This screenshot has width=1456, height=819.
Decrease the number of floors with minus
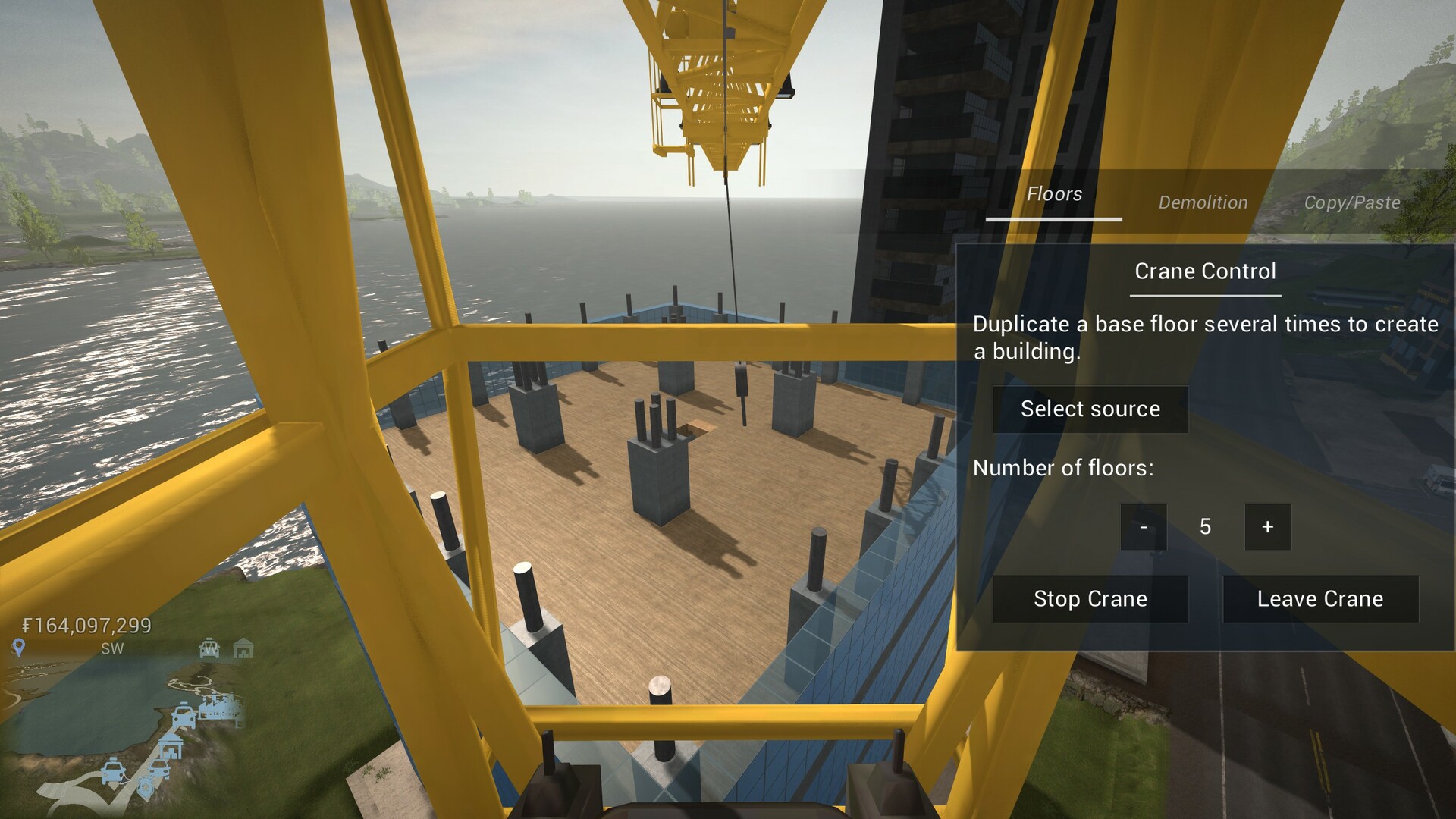tap(1143, 527)
